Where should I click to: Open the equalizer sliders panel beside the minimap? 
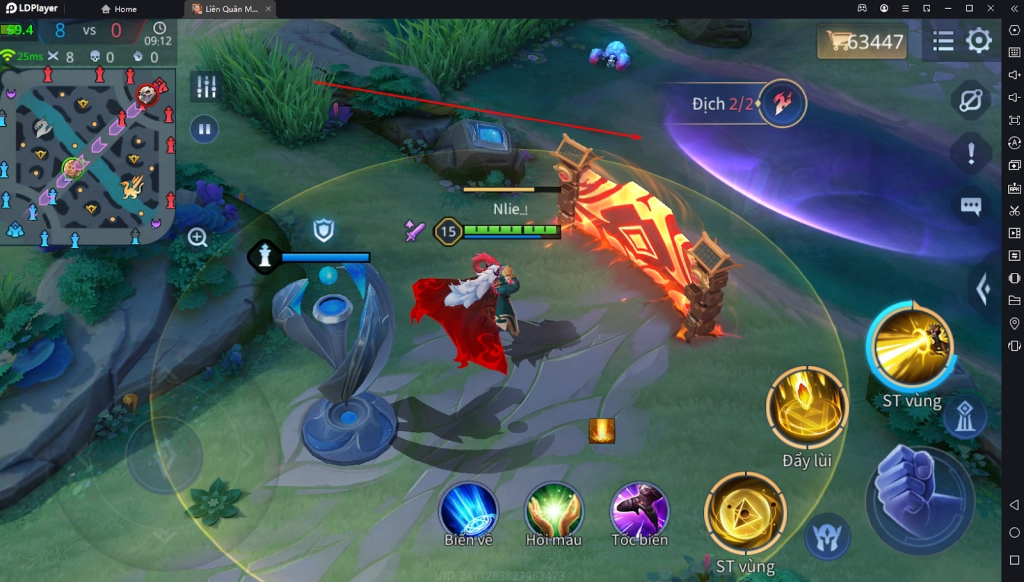pos(205,87)
